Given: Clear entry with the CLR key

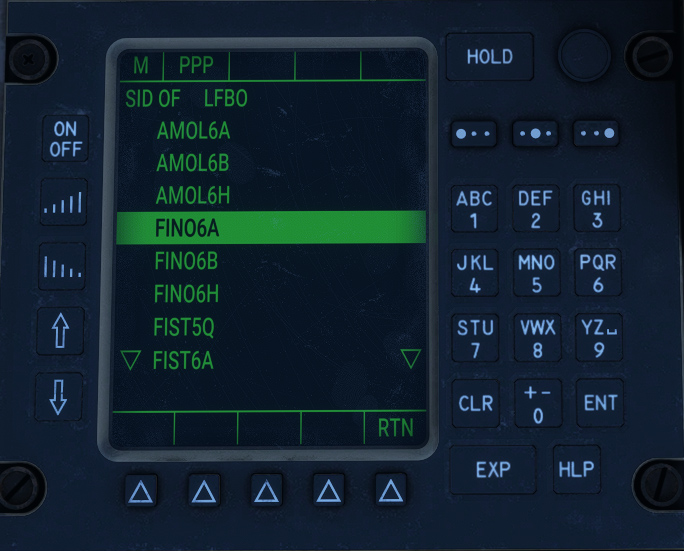Looking at the screenshot, I should 475,403.
